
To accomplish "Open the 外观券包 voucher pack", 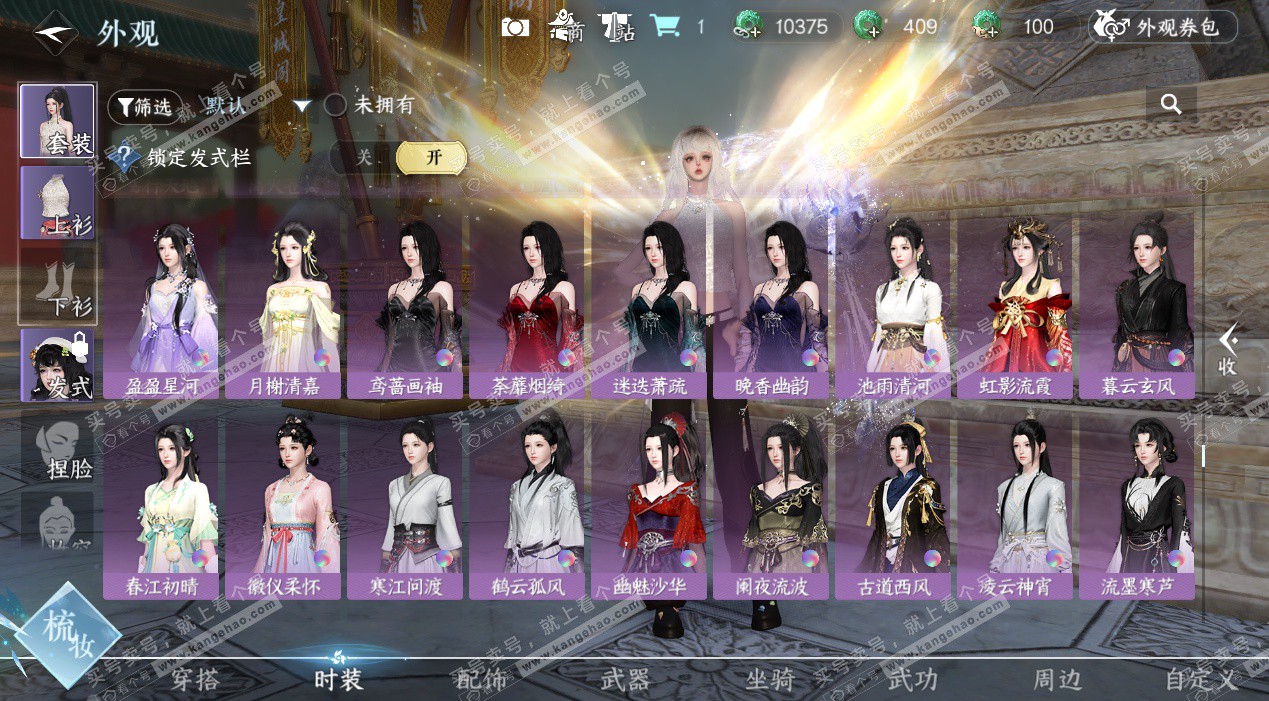I will coord(1163,27).
